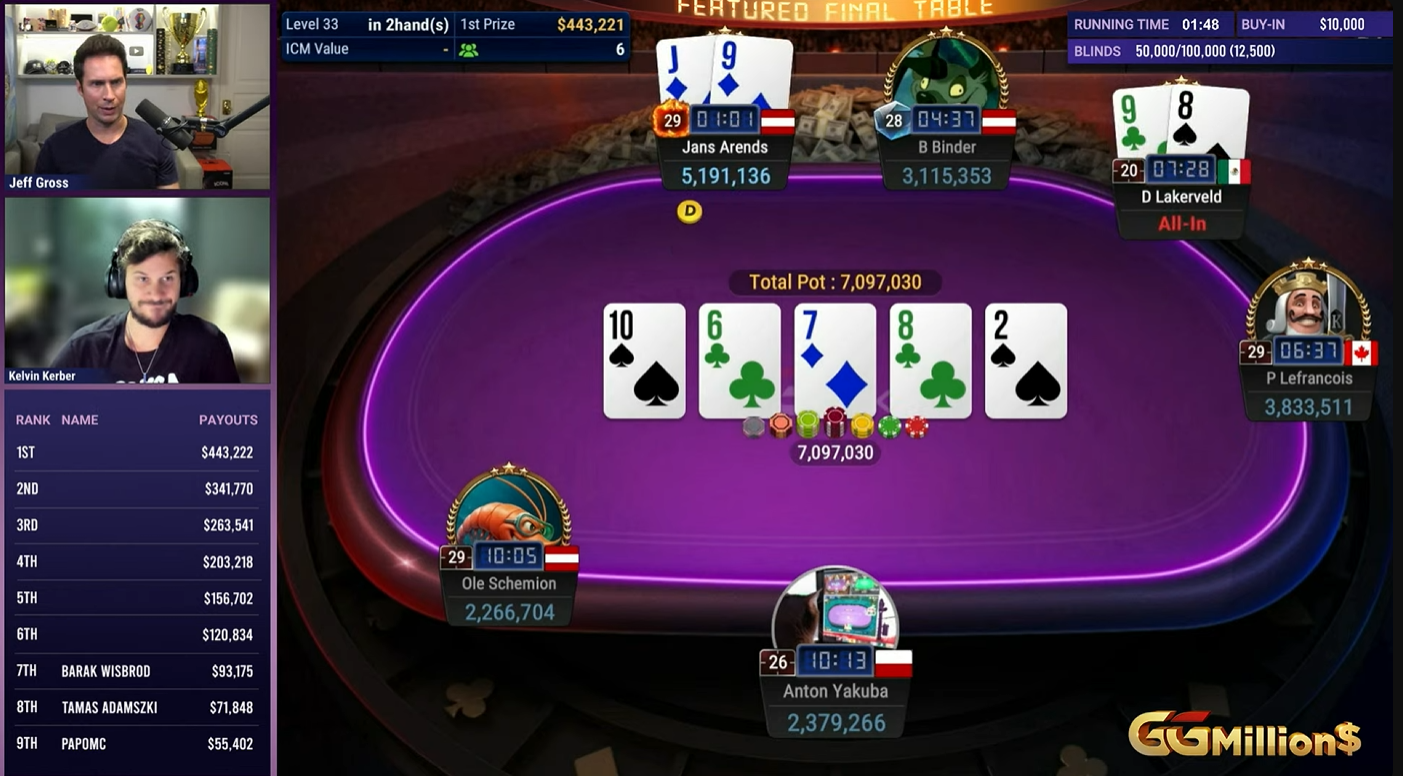Select Jans Arends' player panel
The image size is (1403, 776).
(x=725, y=160)
